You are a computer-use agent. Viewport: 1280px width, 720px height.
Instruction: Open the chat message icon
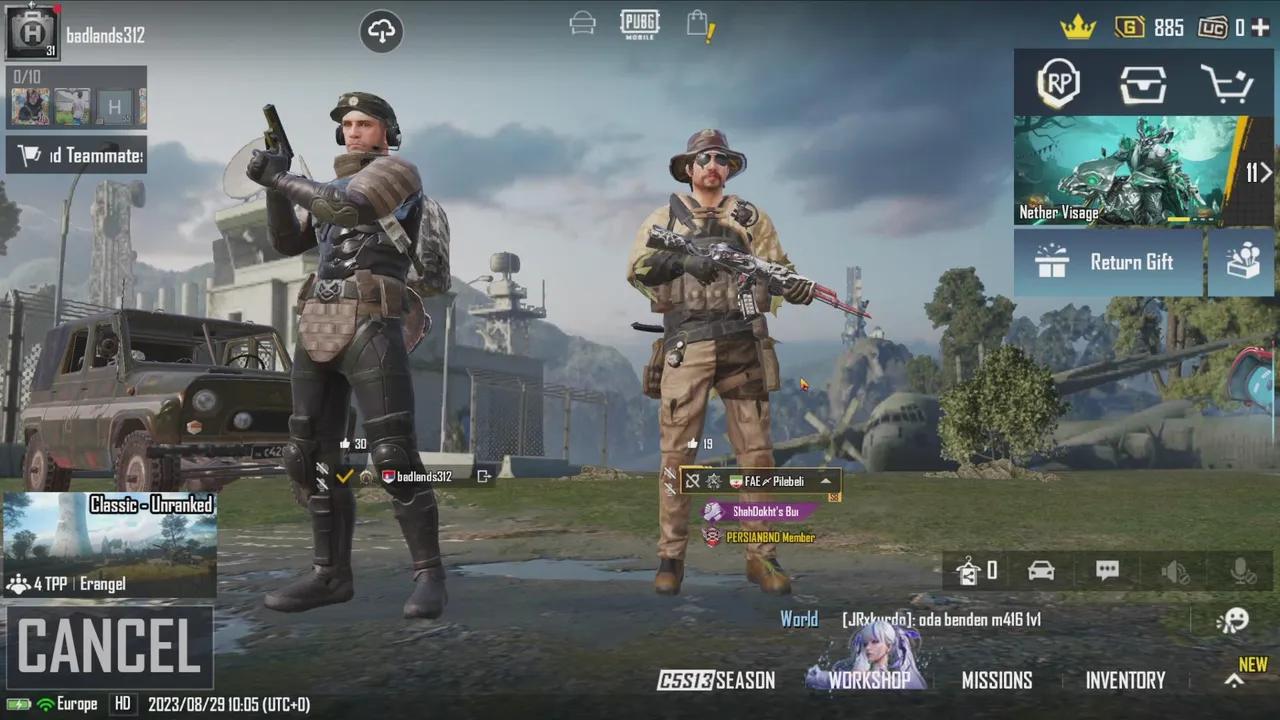click(1107, 570)
